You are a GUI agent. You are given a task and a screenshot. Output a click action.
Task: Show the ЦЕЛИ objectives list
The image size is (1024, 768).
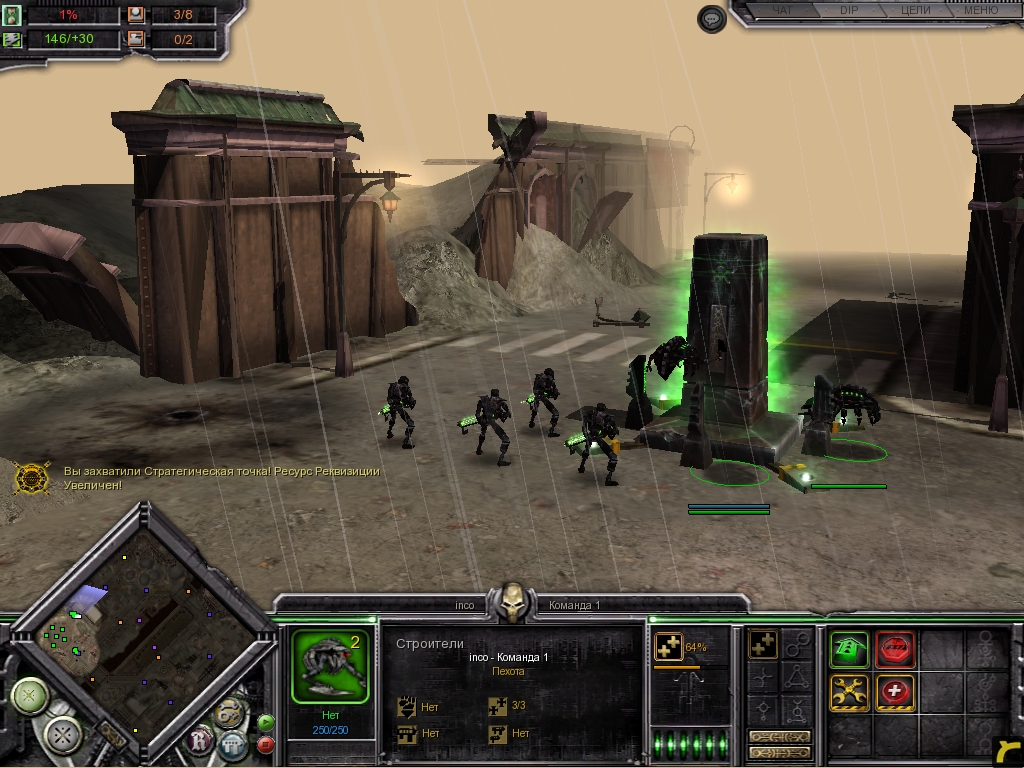[x=915, y=11]
